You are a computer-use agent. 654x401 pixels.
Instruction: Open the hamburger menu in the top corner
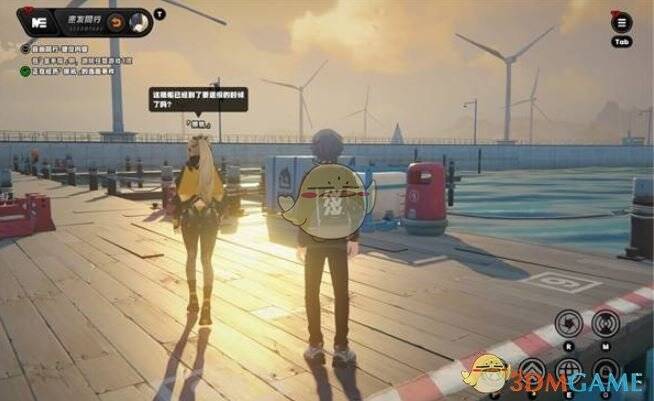pos(622,24)
